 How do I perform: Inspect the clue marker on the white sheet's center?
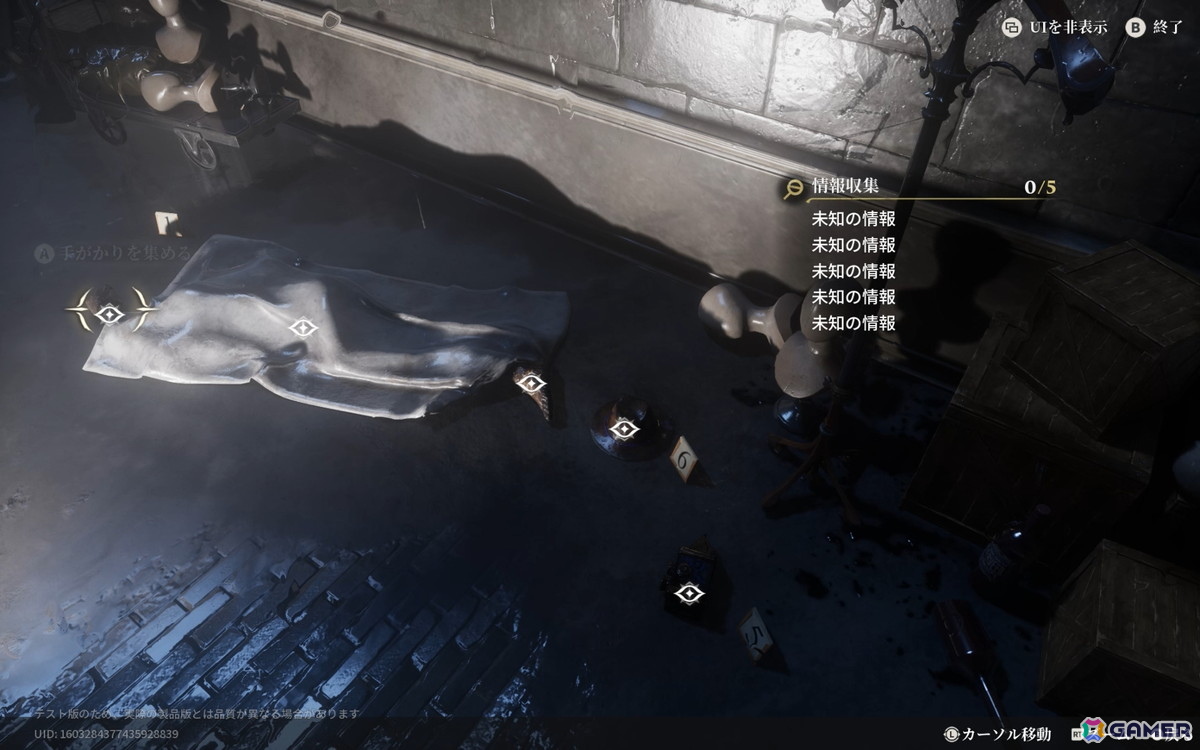coord(301,327)
